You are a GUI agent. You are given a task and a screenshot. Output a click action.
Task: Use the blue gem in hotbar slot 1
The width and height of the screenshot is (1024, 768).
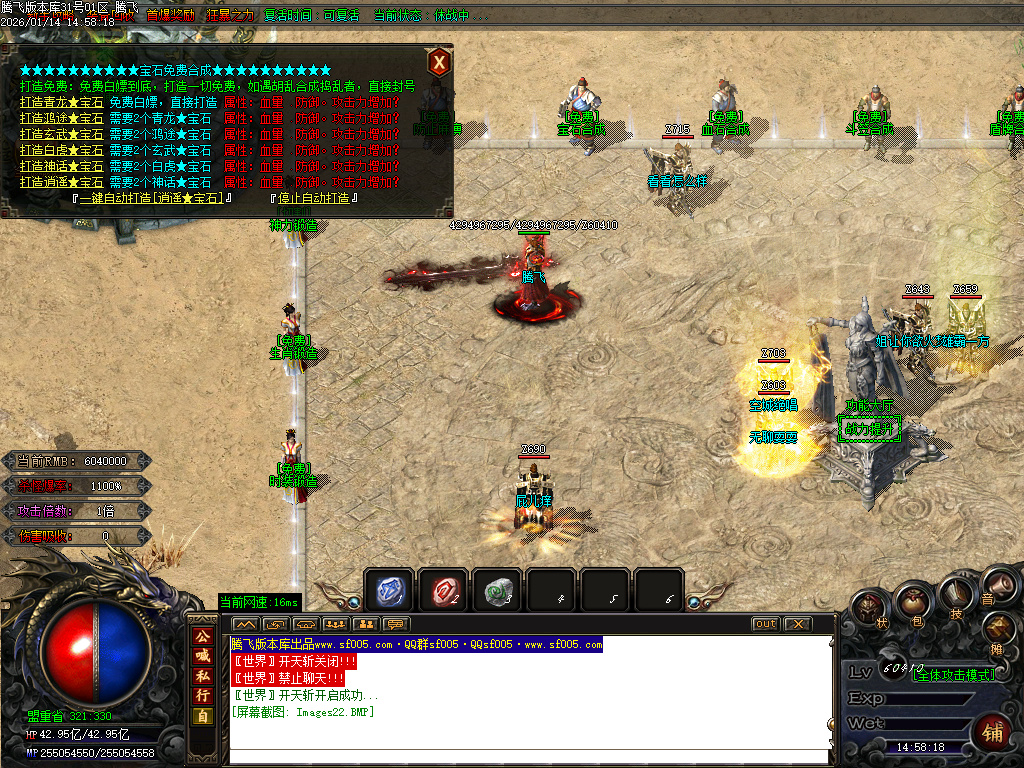(x=389, y=590)
